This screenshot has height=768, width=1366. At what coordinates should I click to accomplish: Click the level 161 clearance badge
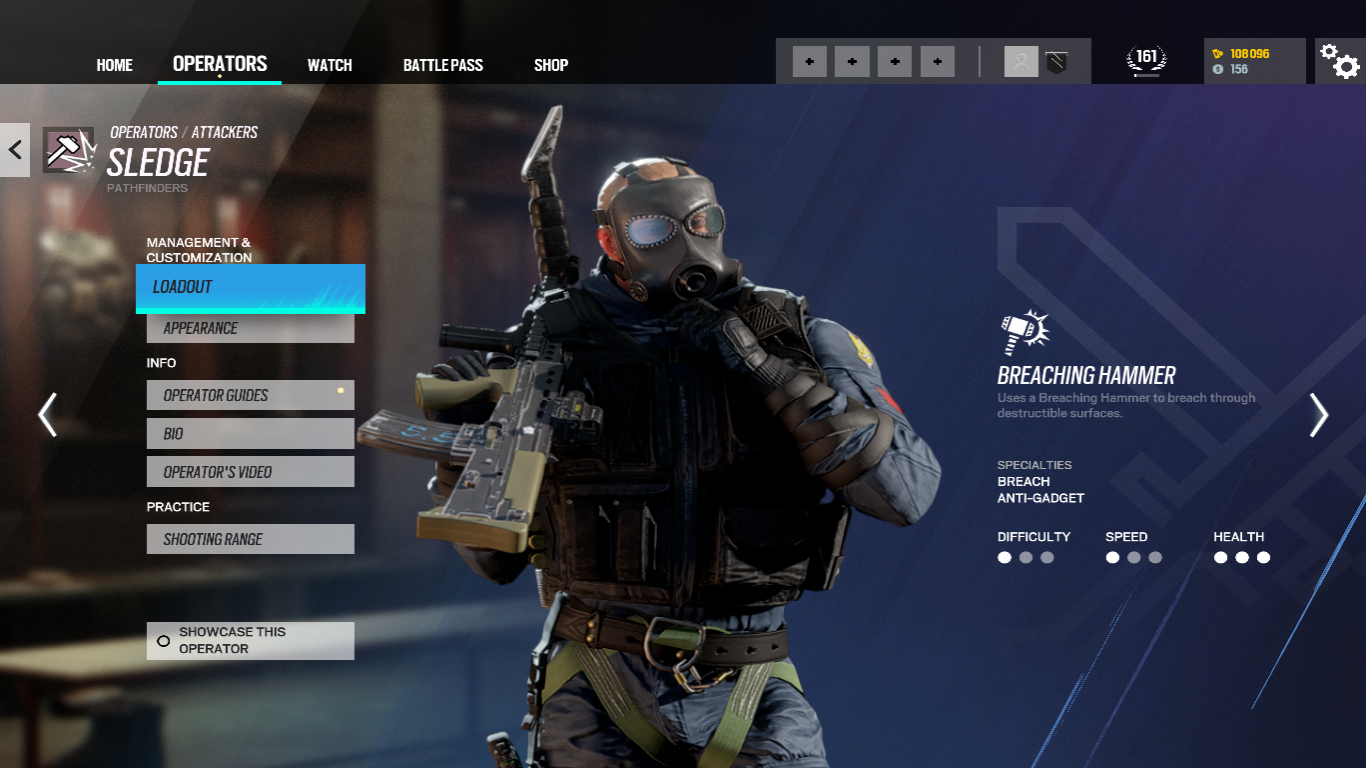[1147, 60]
